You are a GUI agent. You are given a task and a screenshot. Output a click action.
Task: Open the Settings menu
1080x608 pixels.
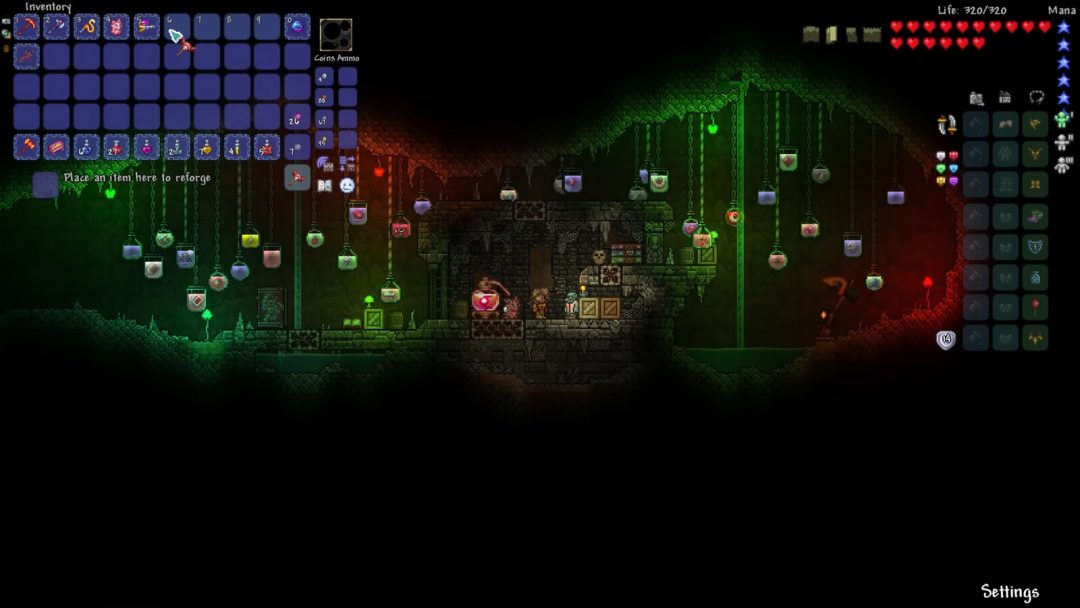click(1009, 591)
